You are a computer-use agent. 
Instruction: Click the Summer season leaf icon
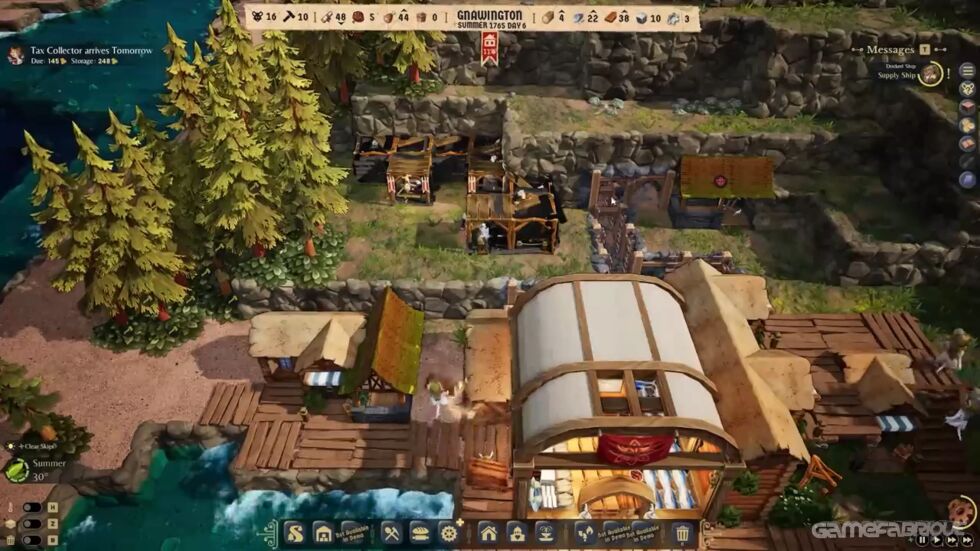pyautogui.click(x=17, y=470)
